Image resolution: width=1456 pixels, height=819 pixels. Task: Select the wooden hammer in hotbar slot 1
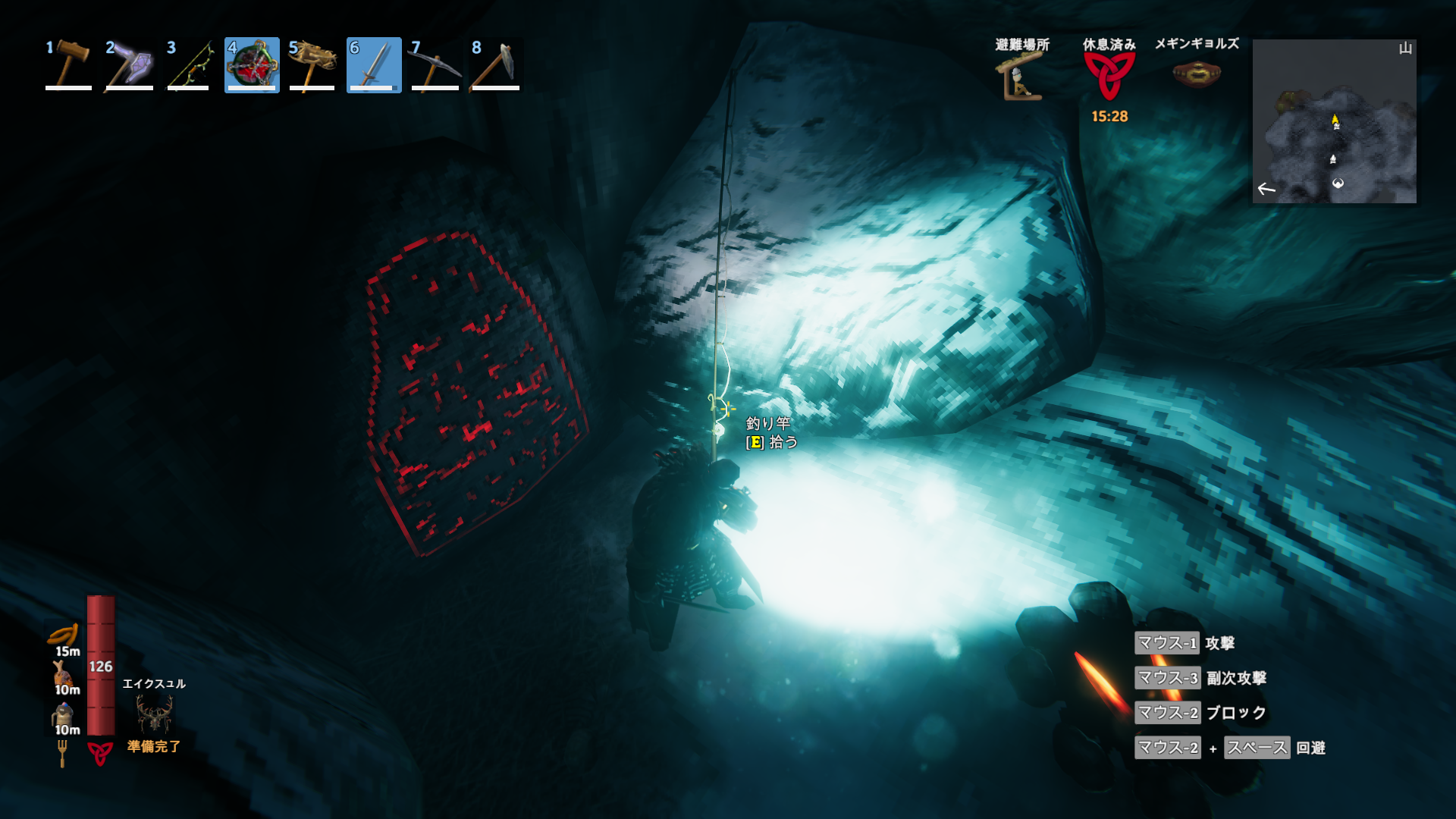pos(69,65)
